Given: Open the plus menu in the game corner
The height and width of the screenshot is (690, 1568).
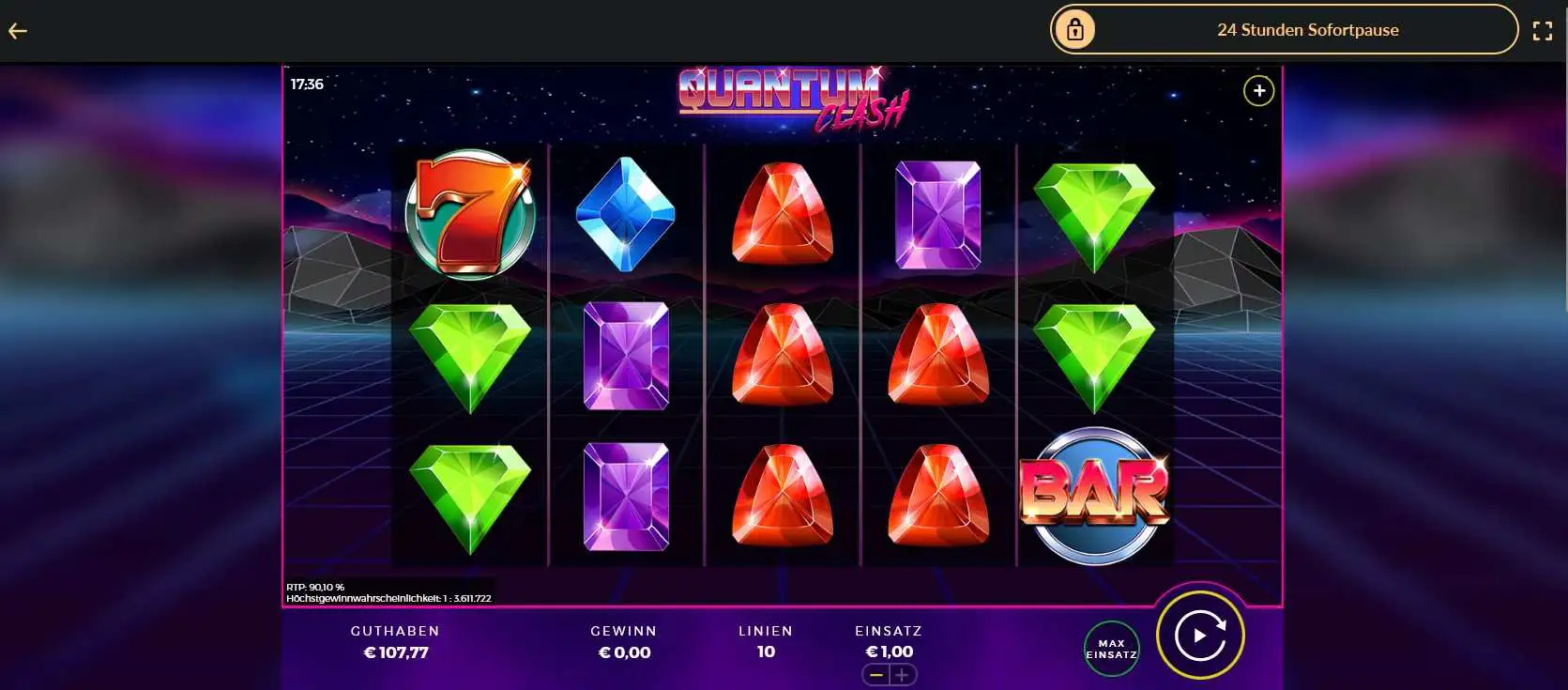Looking at the screenshot, I should [x=1258, y=91].
